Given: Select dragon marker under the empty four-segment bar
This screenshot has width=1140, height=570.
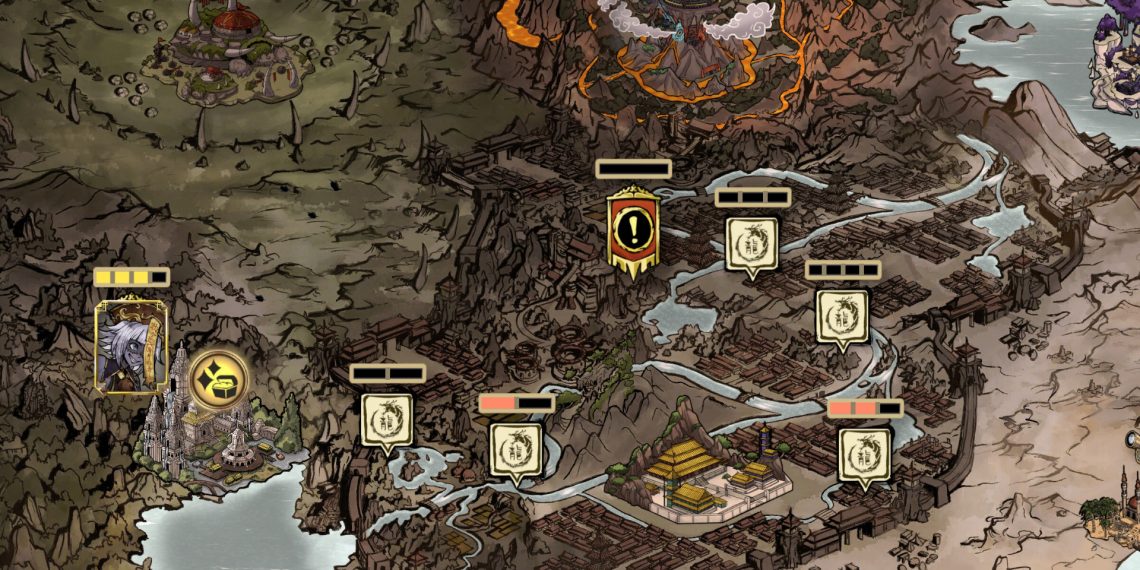Looking at the screenshot, I should (x=842, y=316).
